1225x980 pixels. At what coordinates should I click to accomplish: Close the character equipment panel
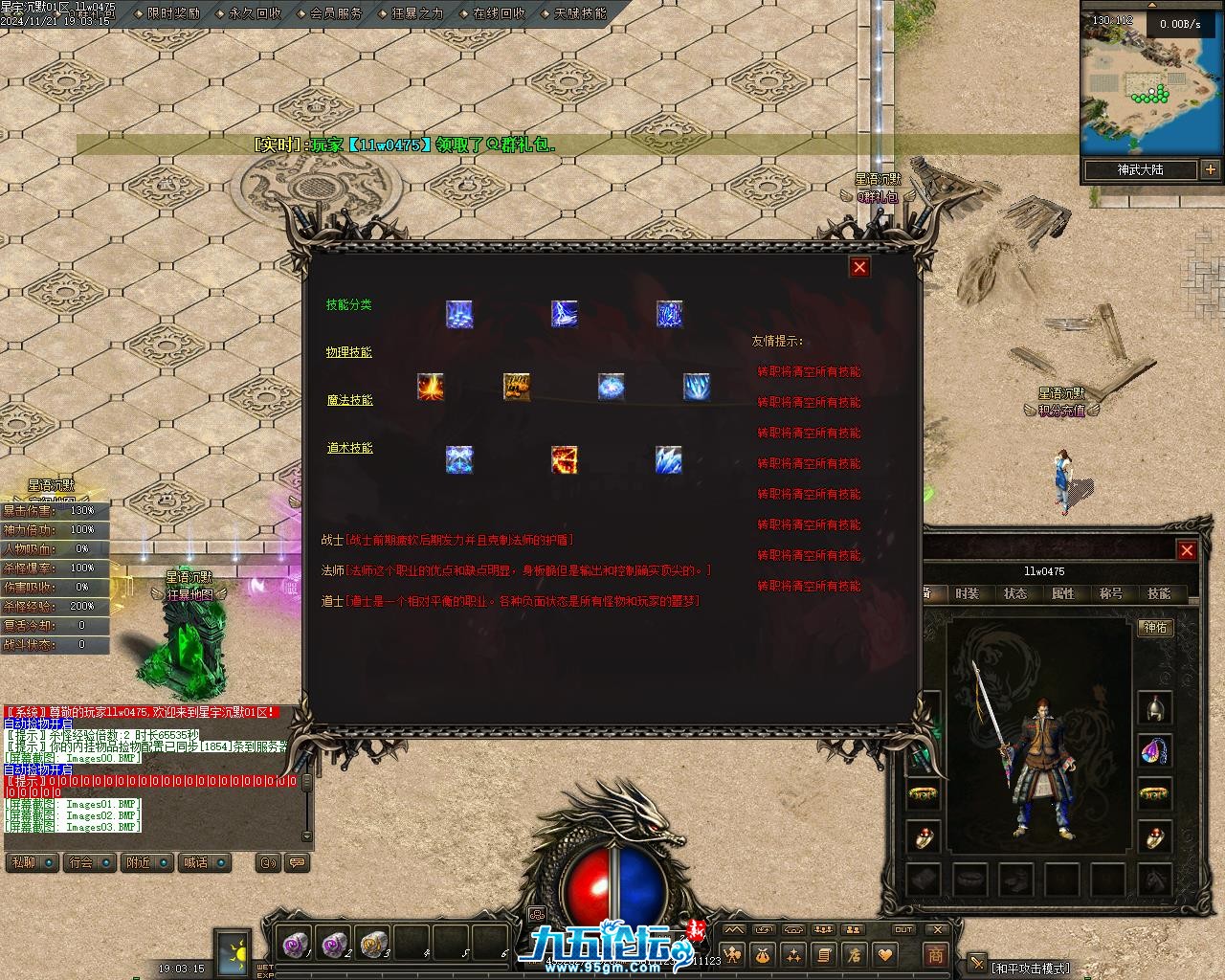1187,550
